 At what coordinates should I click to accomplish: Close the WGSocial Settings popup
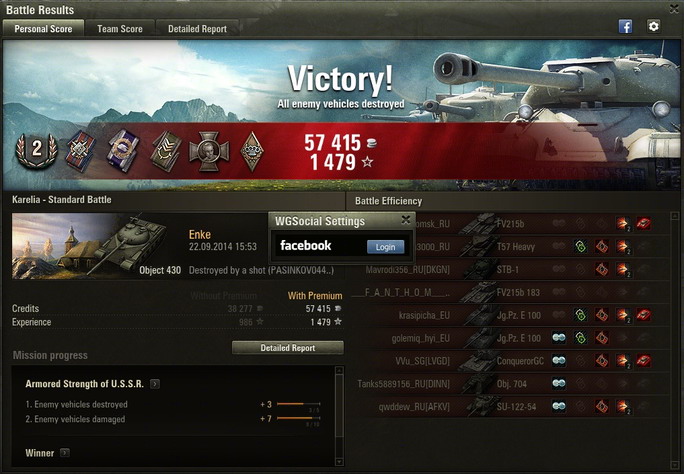tap(405, 220)
